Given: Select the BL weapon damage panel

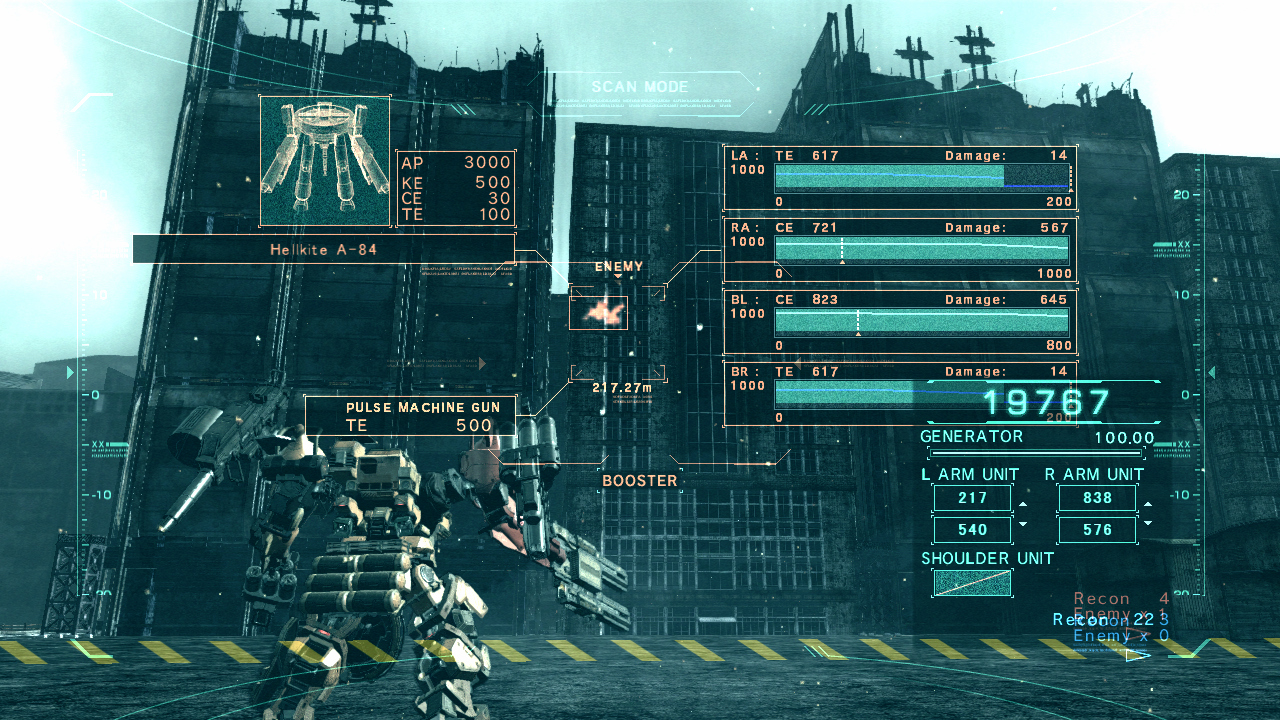Looking at the screenshot, I should click(900, 322).
